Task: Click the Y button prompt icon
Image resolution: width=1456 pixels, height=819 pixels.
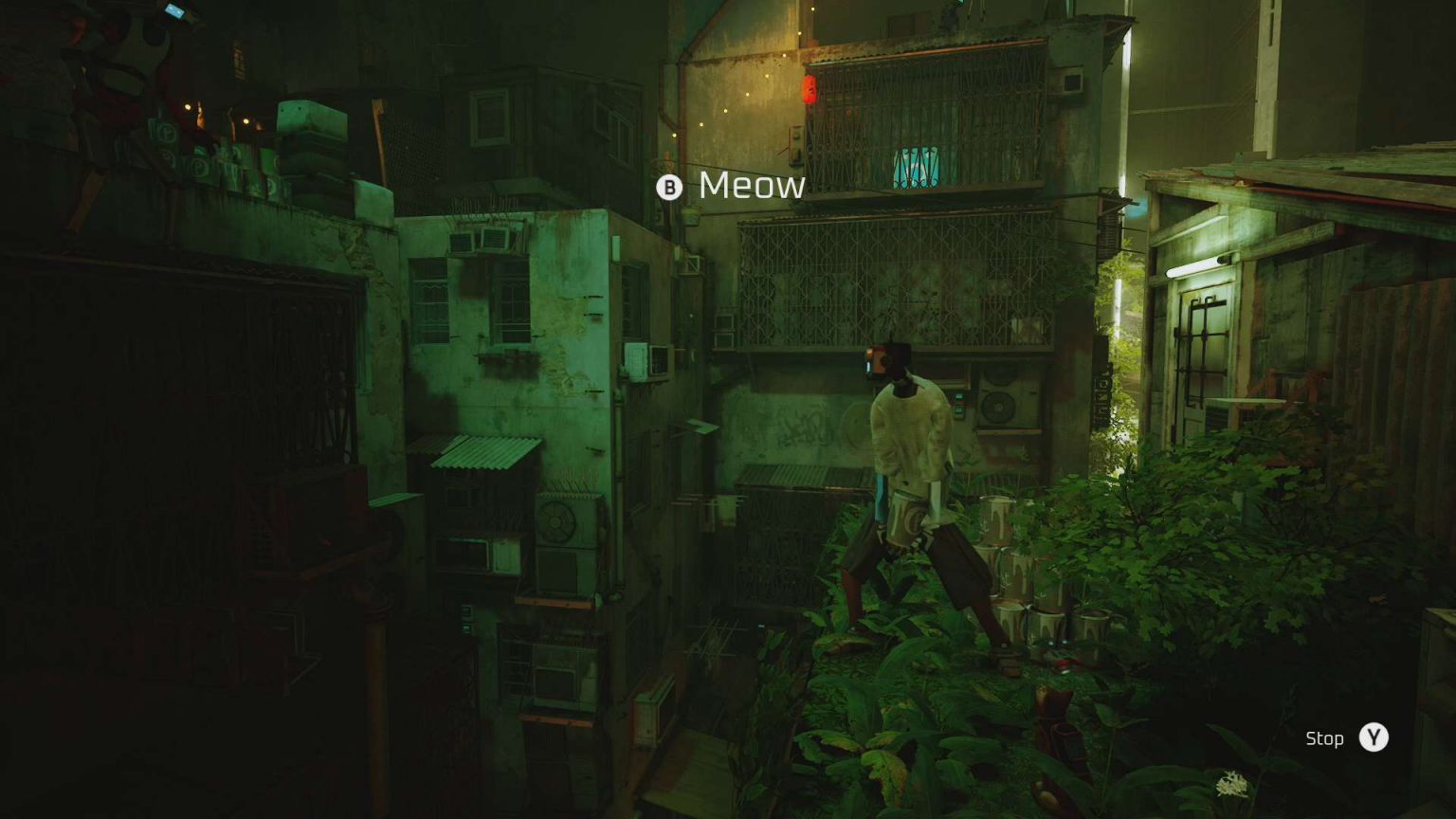Action: coord(1373,738)
